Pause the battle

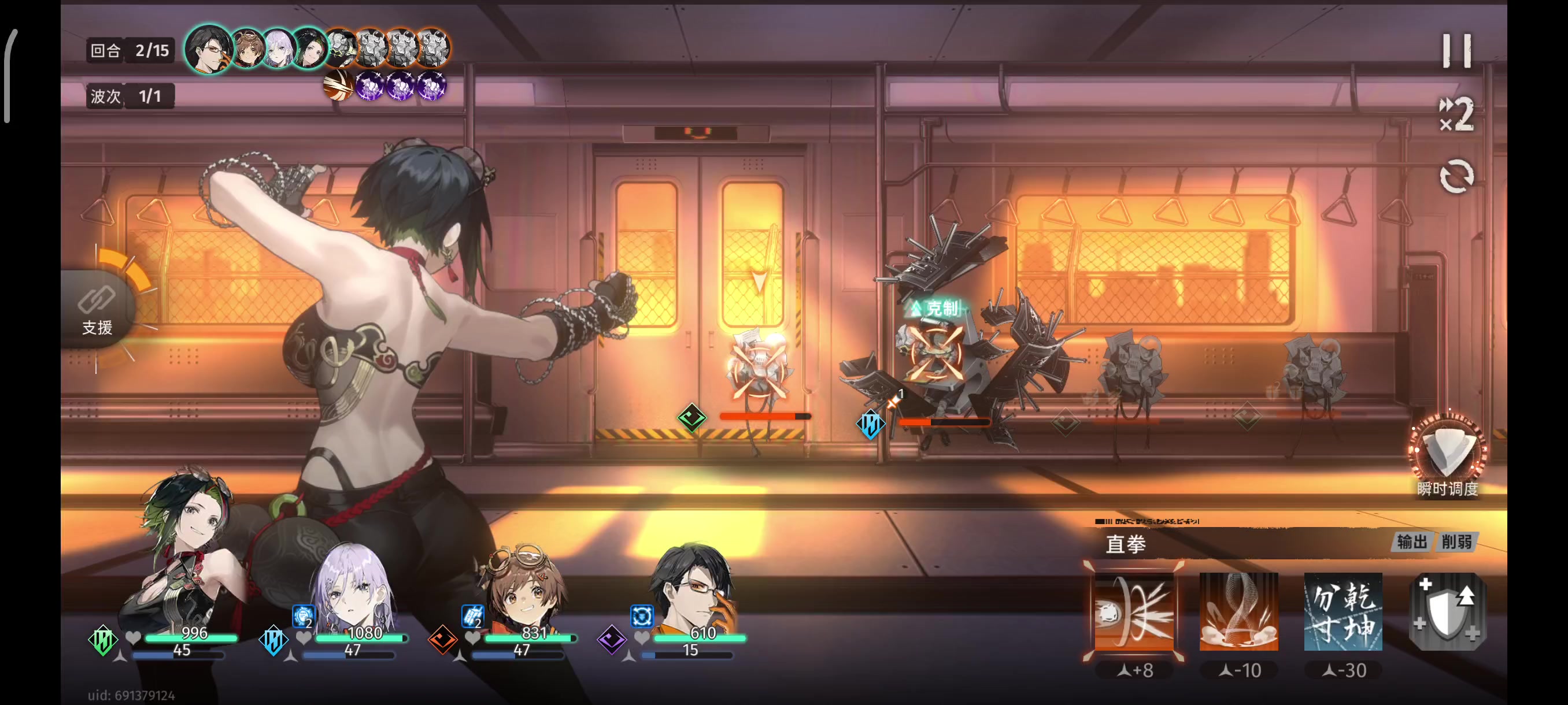1456,50
